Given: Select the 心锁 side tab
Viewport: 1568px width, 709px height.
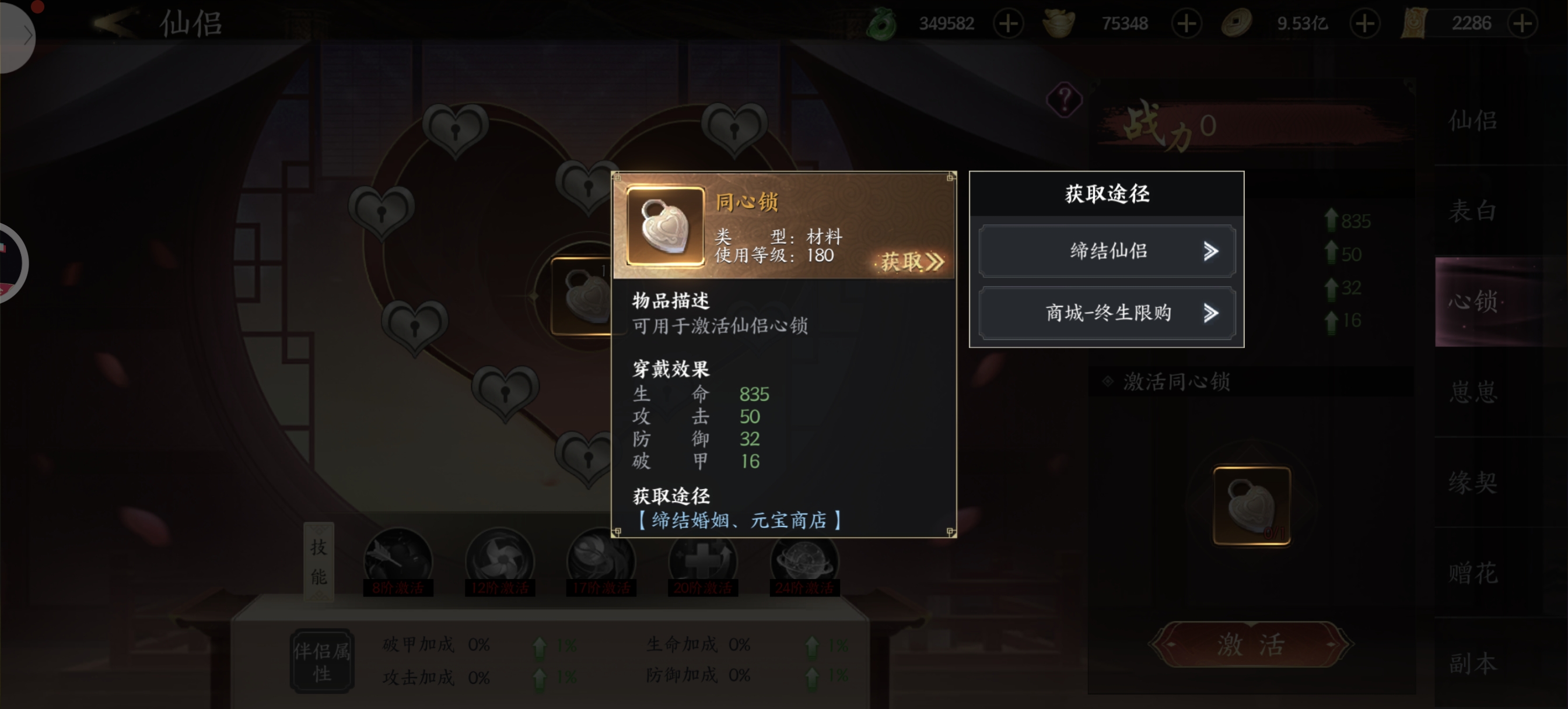Looking at the screenshot, I should pyautogui.click(x=1472, y=301).
